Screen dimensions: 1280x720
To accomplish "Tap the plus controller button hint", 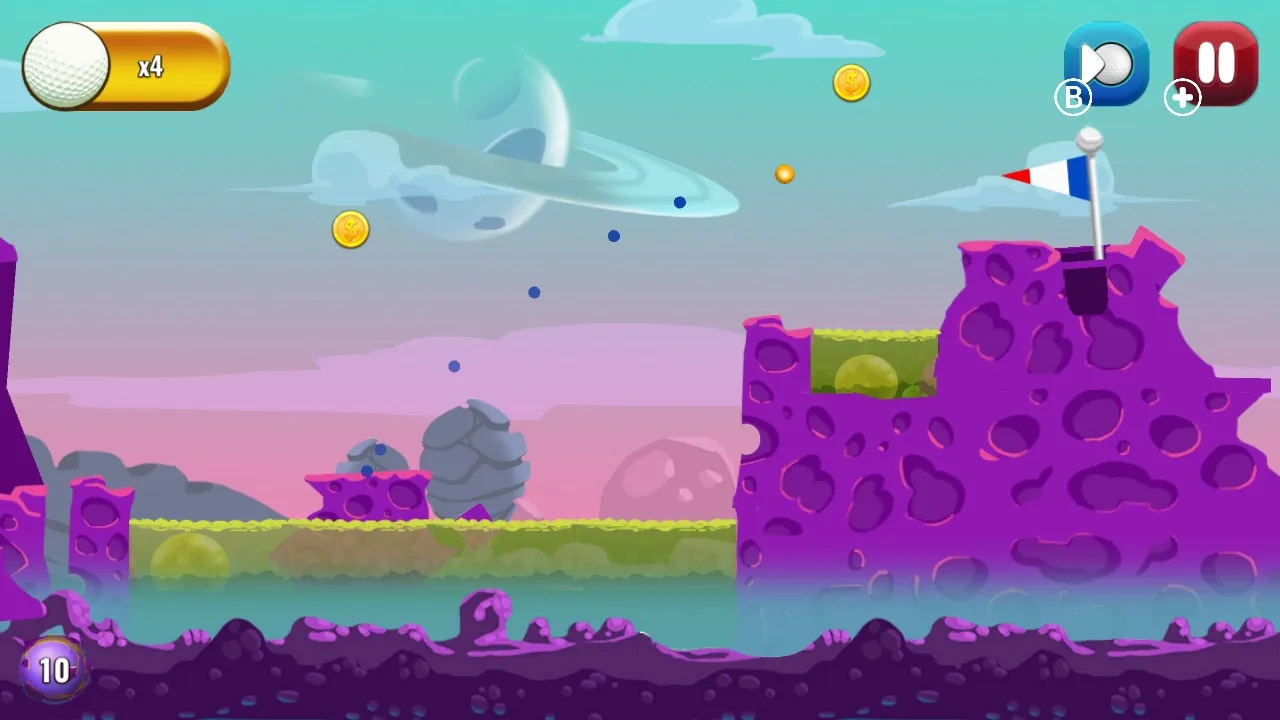I will (1182, 98).
